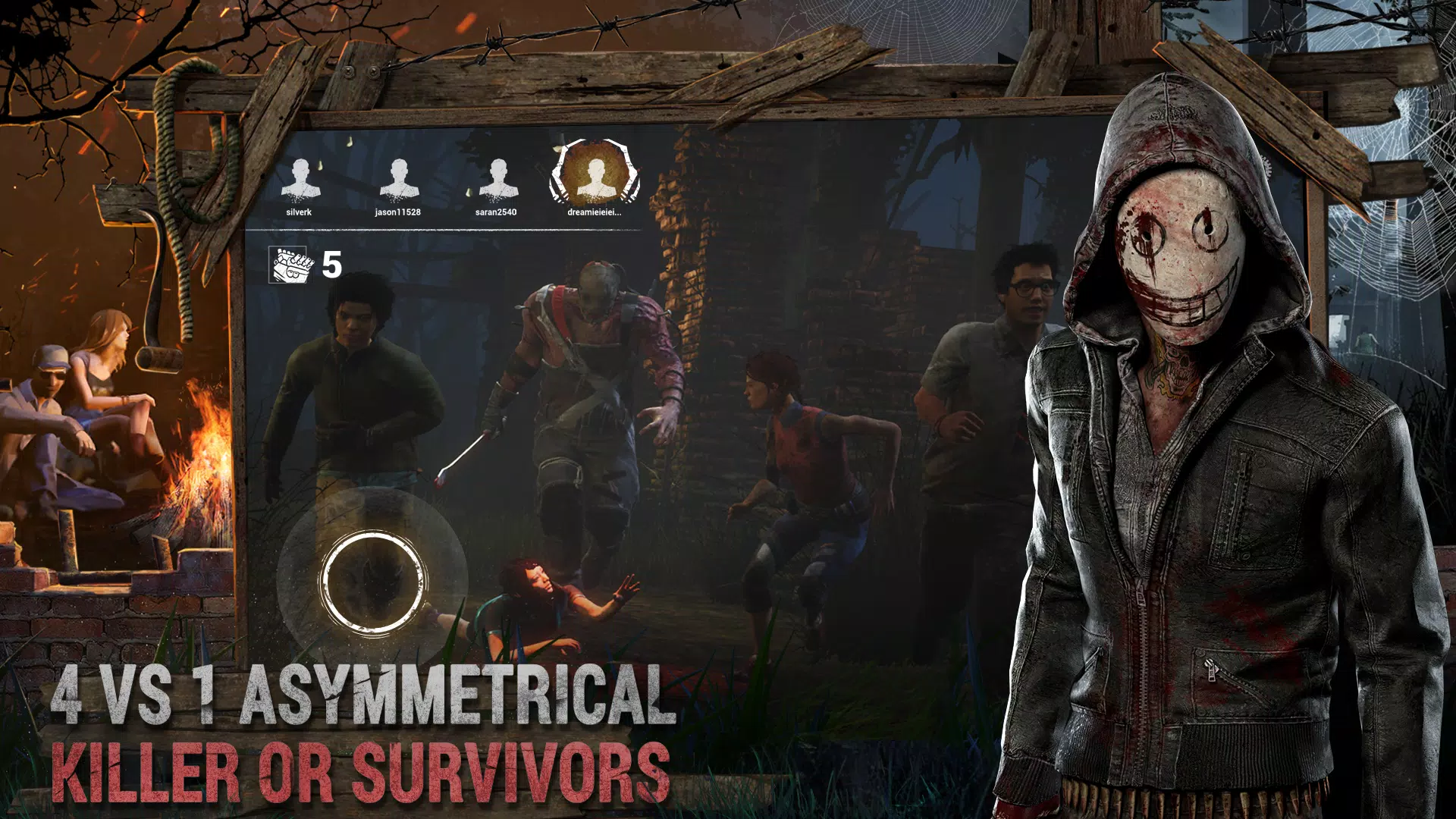Toggle the scoreboard divider line visibility
The image size is (1456, 819).
tap(455, 231)
